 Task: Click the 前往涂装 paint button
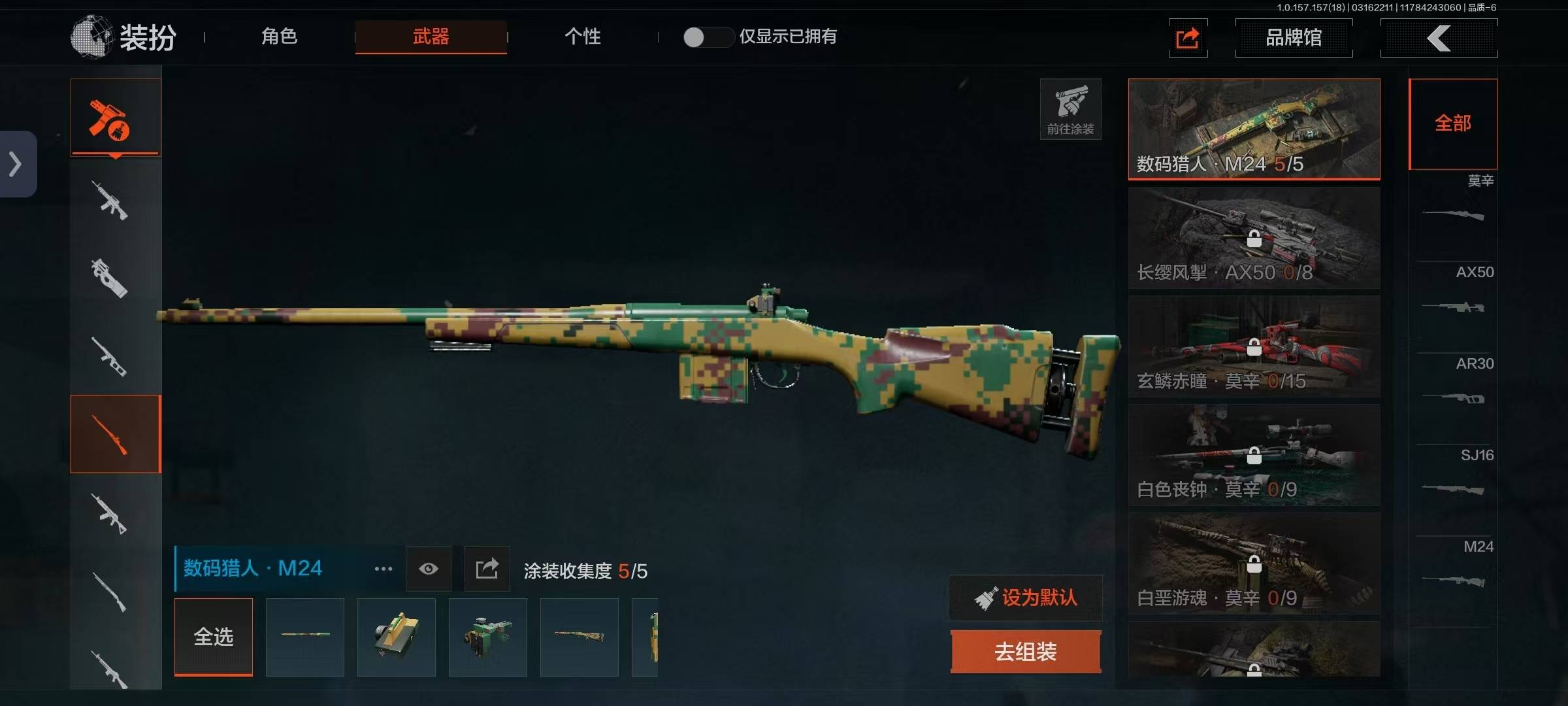1070,109
